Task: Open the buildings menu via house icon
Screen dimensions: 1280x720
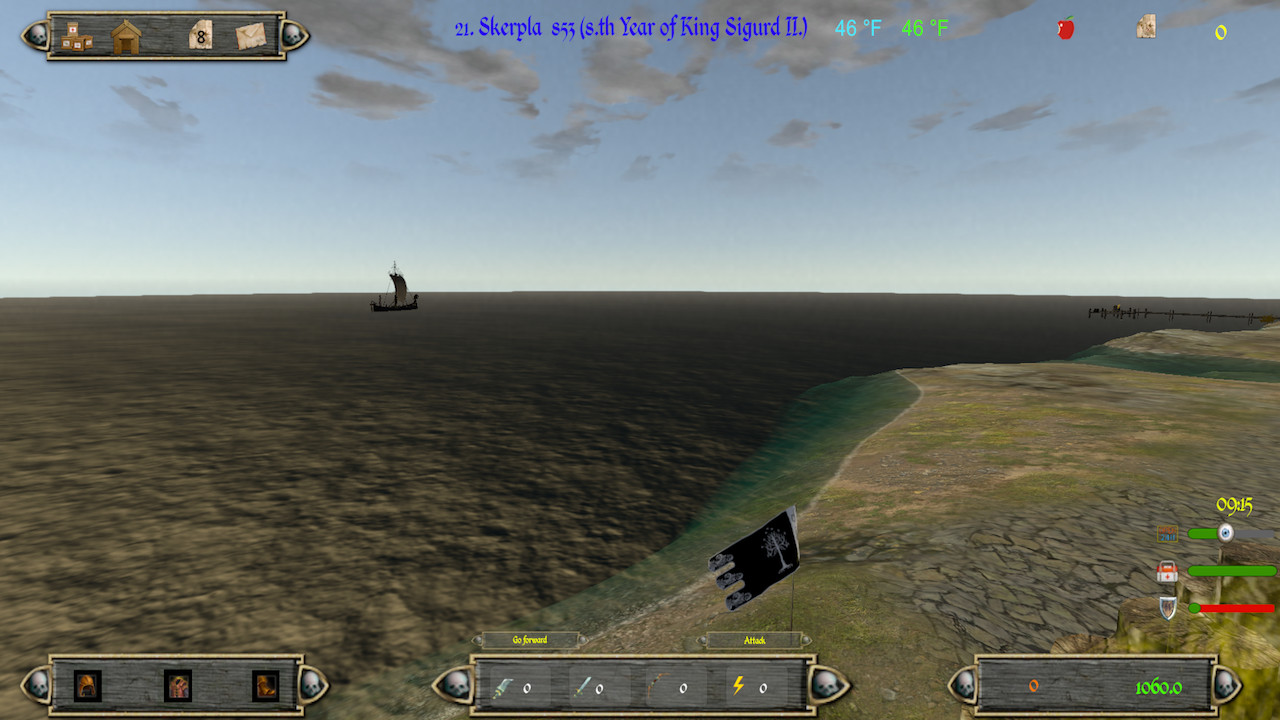Action: (x=126, y=36)
